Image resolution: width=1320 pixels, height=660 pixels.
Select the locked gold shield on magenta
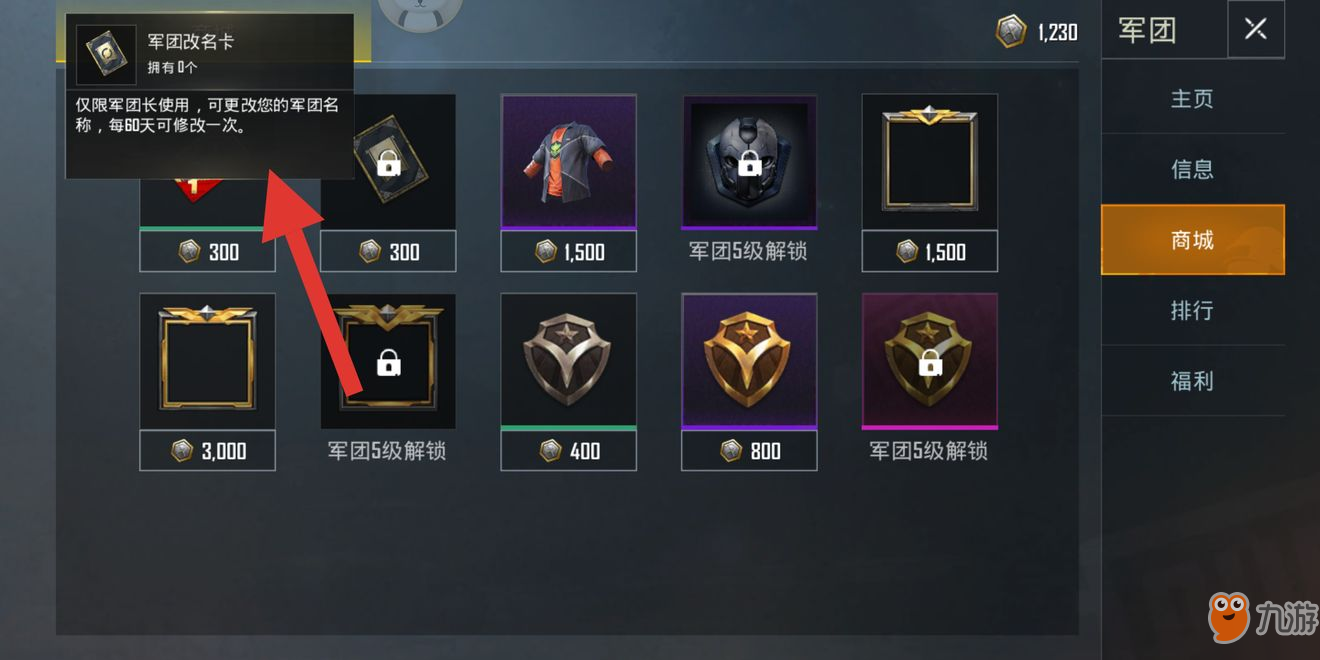(929, 362)
